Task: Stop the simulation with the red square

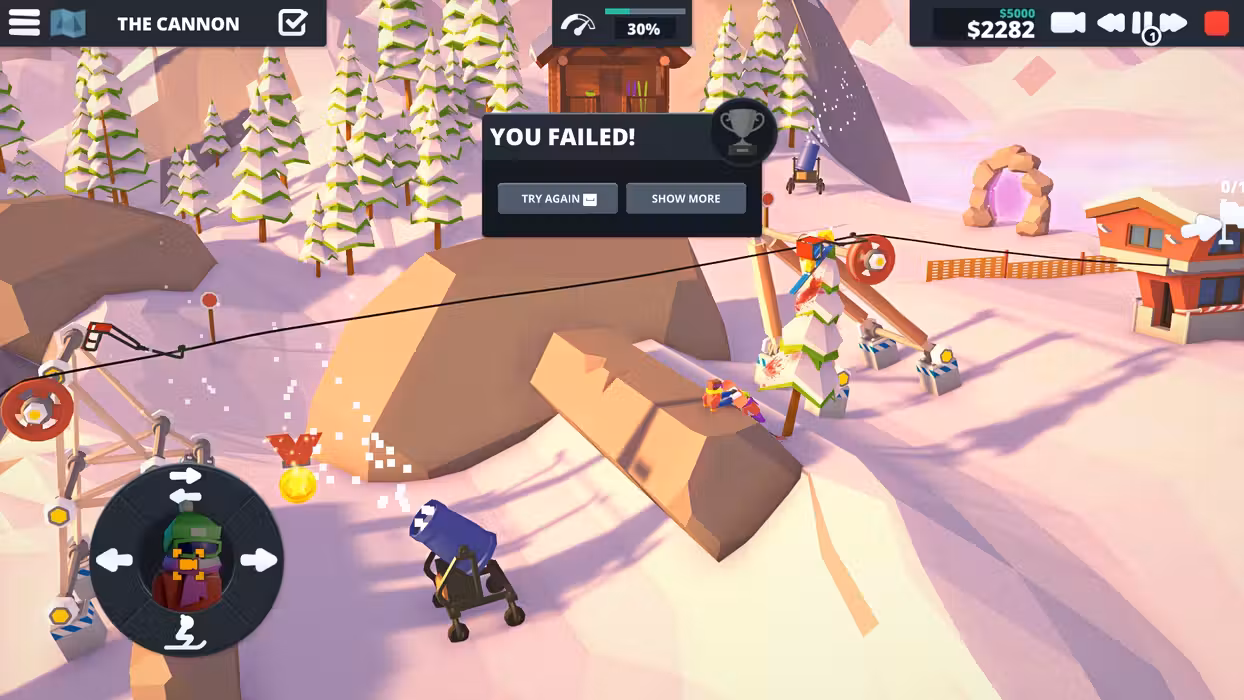Action: coord(1216,23)
